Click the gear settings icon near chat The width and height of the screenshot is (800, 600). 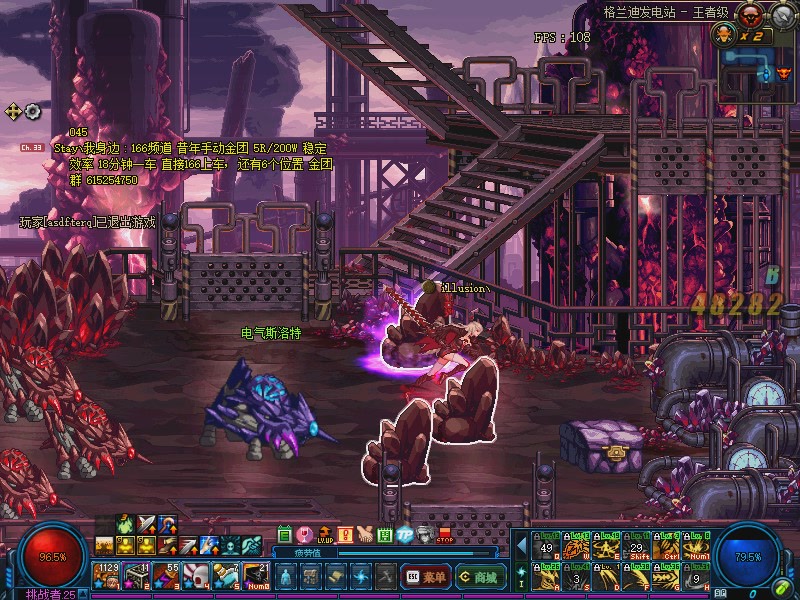coord(33,111)
